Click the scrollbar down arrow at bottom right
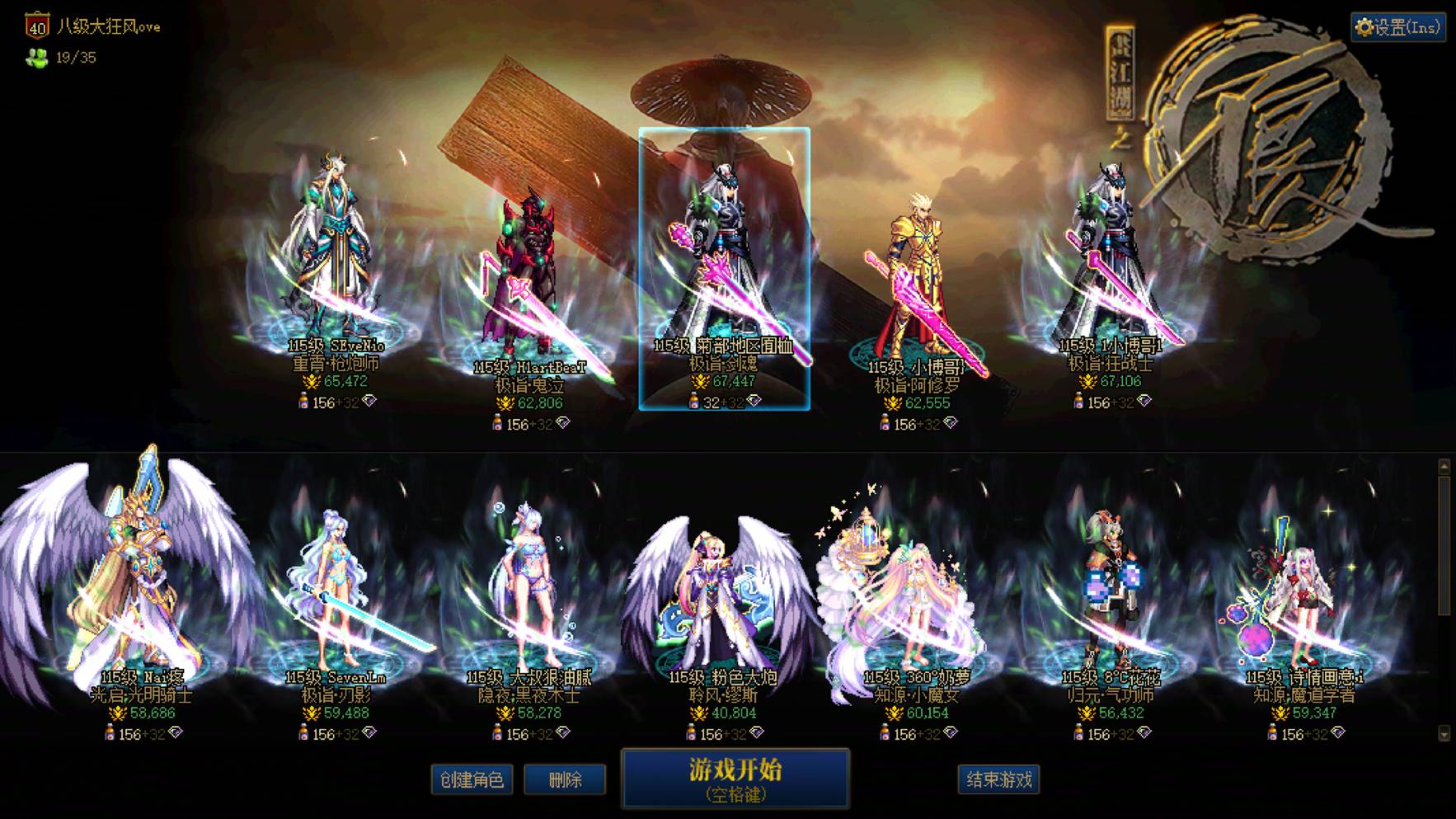This screenshot has width=1456, height=819. point(1444,733)
